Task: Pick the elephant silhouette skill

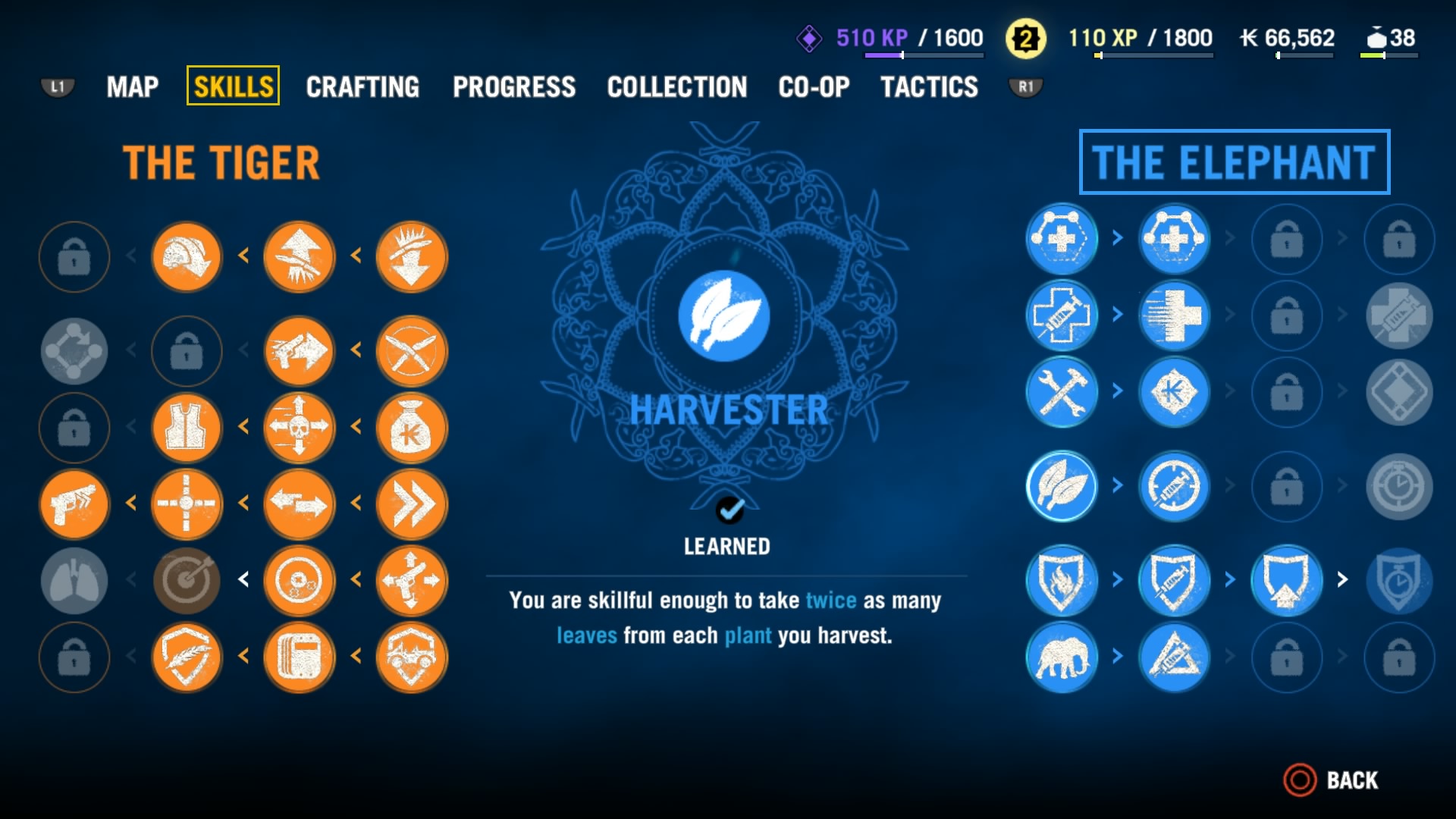Action: tap(1062, 657)
